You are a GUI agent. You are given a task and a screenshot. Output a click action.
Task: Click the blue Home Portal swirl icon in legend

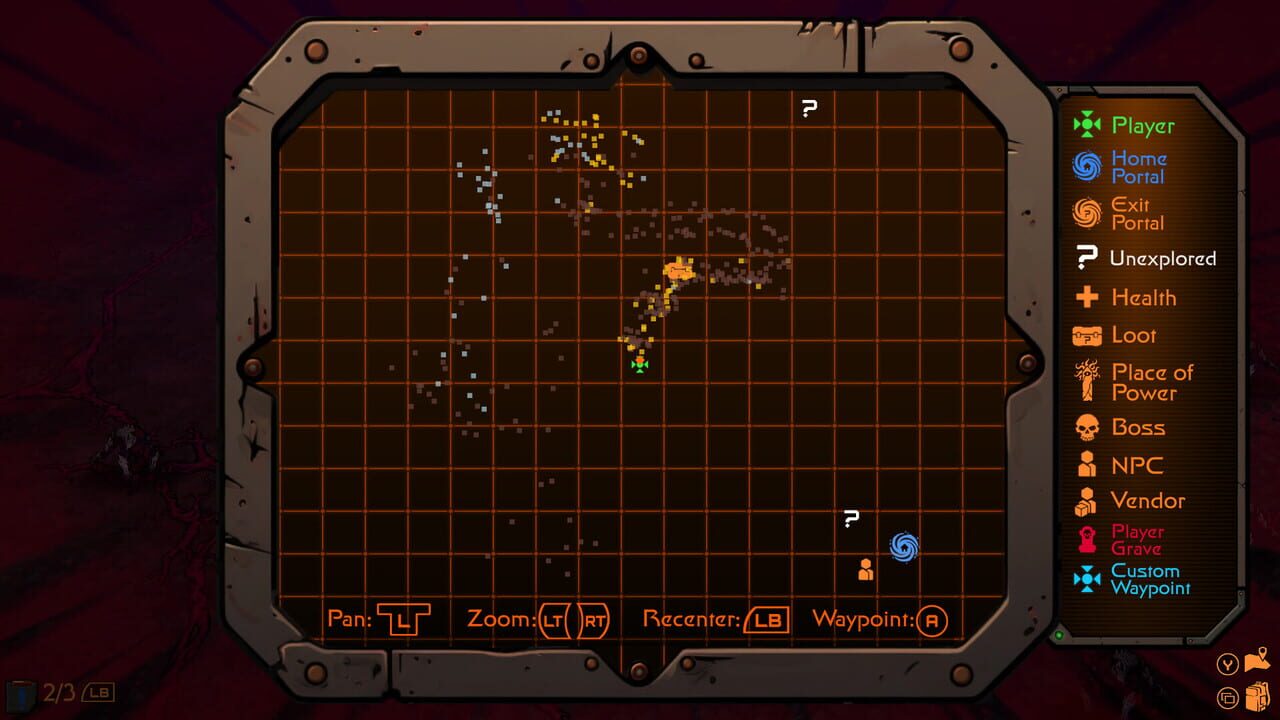pos(1087,166)
